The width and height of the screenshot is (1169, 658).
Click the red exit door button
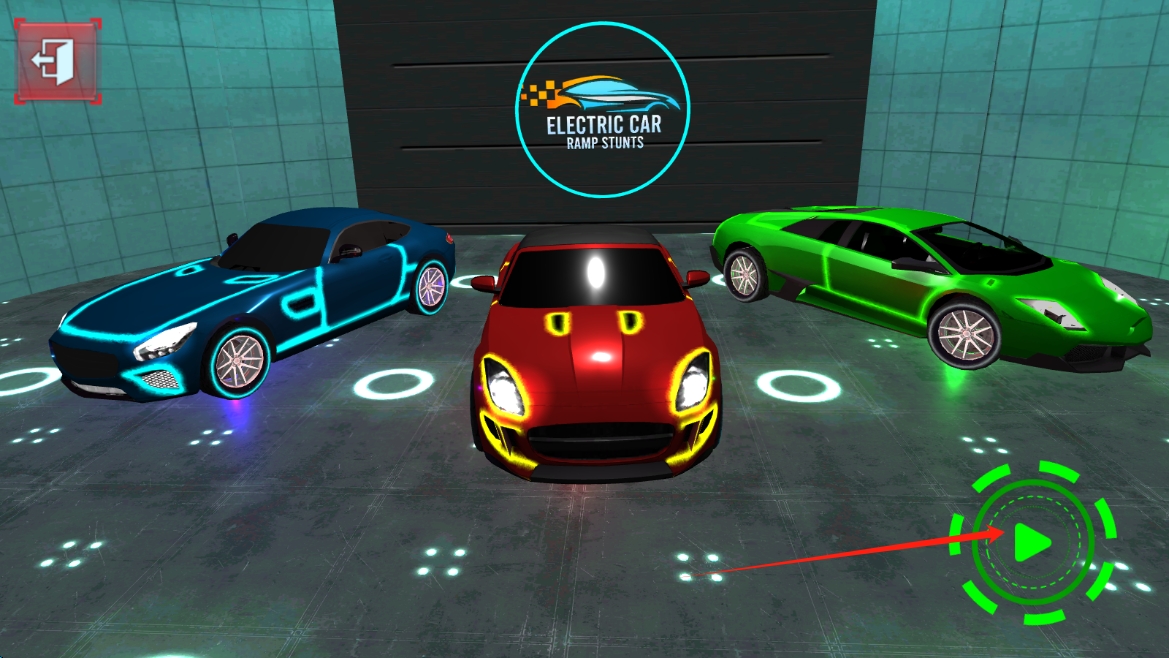pyautogui.click(x=57, y=61)
